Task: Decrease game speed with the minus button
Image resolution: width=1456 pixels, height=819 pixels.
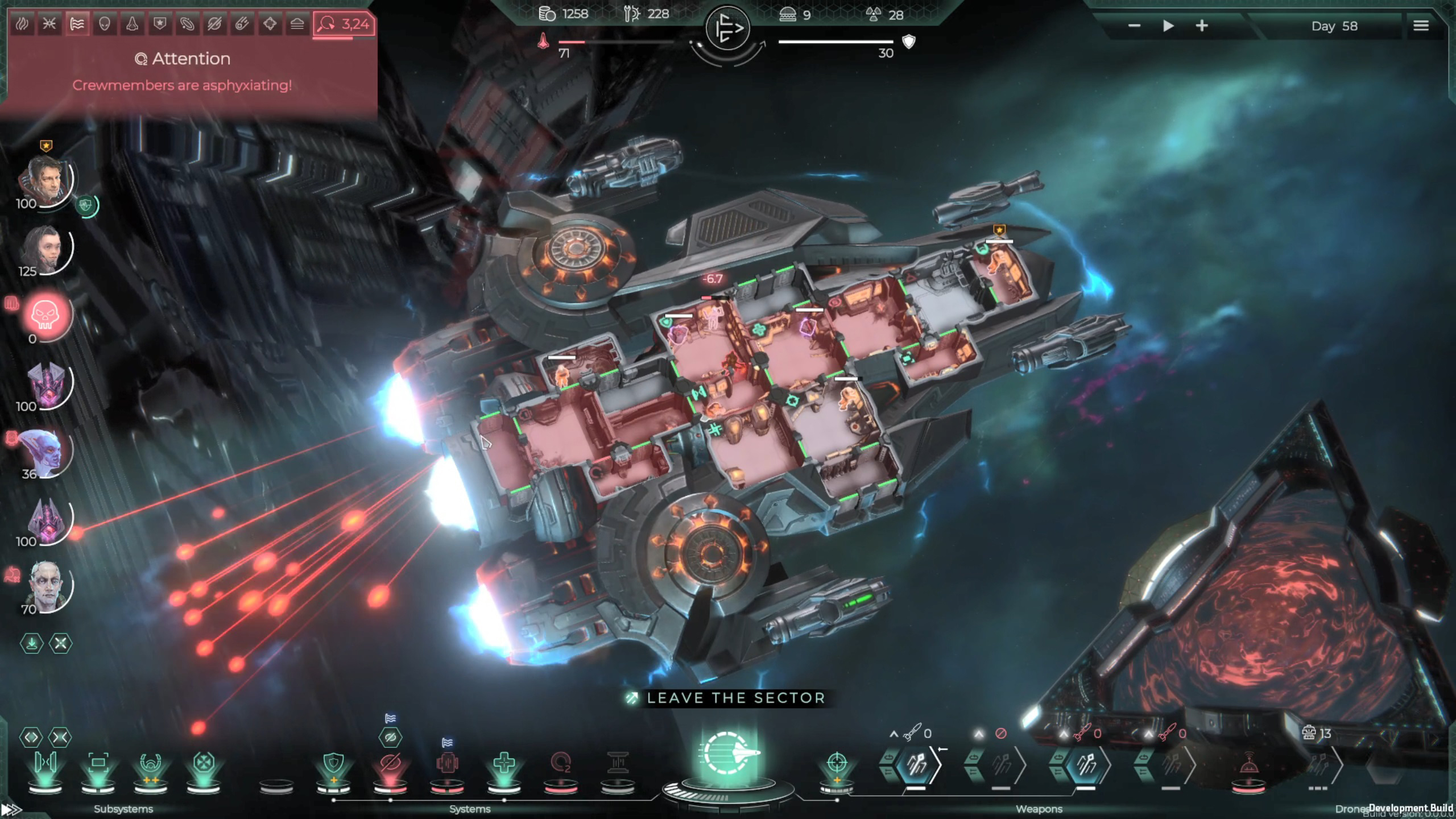Action: pyautogui.click(x=1134, y=26)
